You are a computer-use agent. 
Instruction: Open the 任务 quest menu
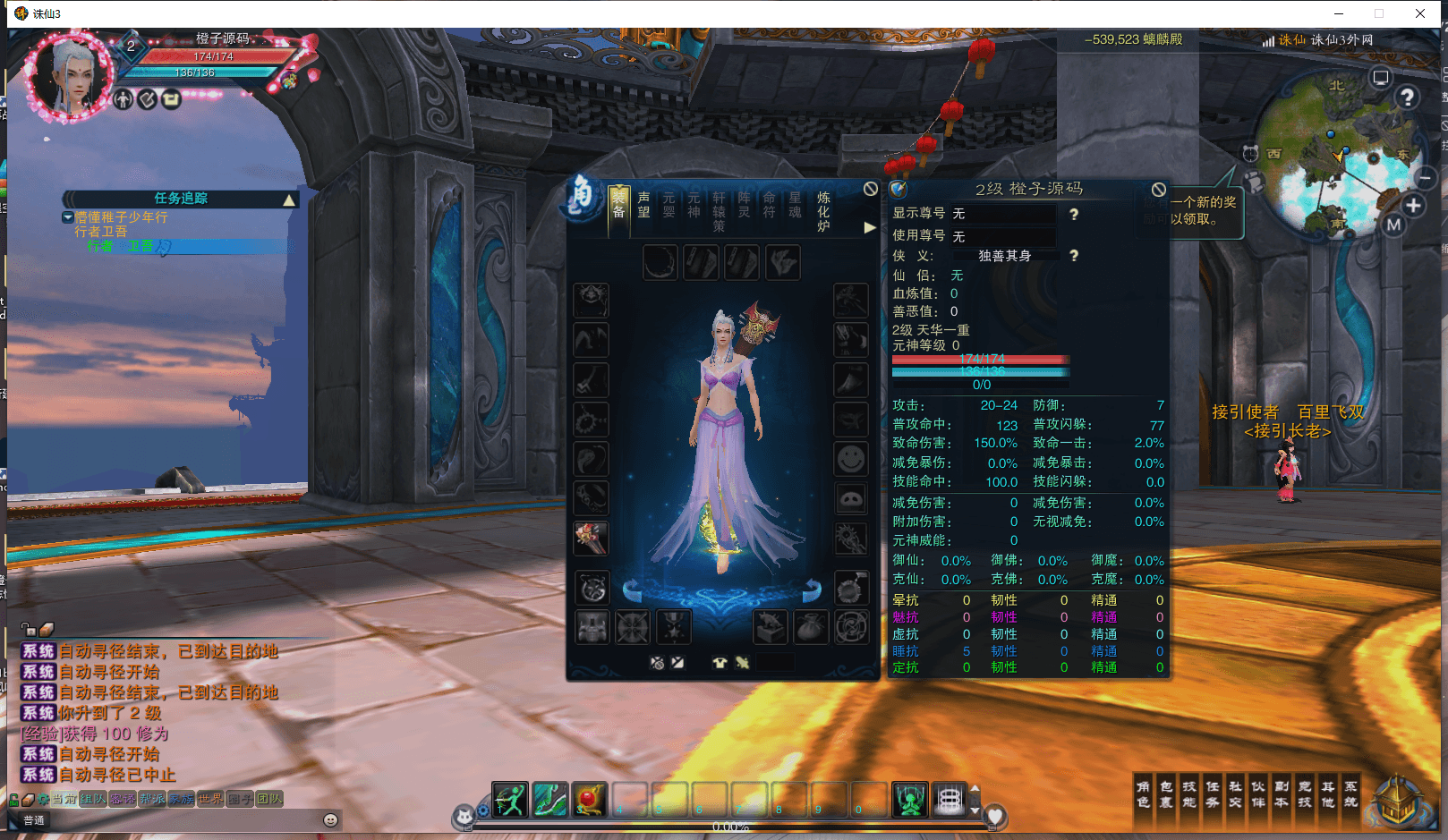[1213, 794]
